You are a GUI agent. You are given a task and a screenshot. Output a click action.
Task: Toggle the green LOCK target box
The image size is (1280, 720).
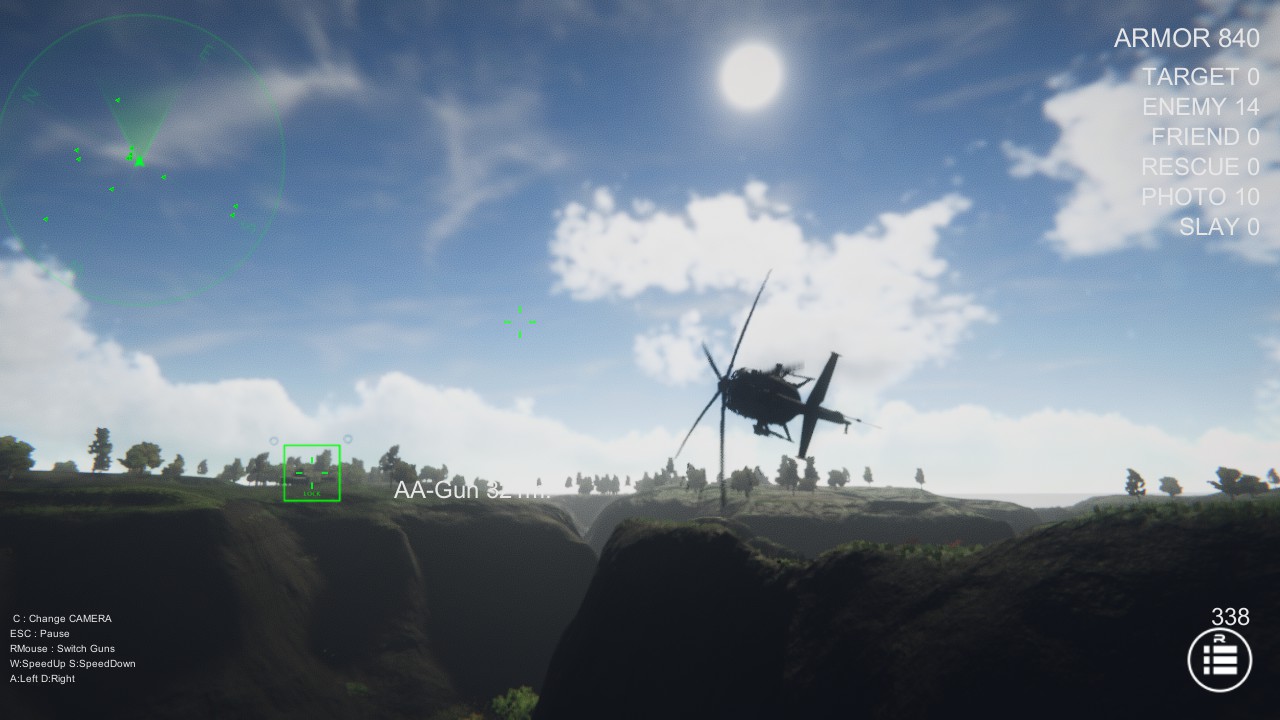pyautogui.click(x=311, y=473)
